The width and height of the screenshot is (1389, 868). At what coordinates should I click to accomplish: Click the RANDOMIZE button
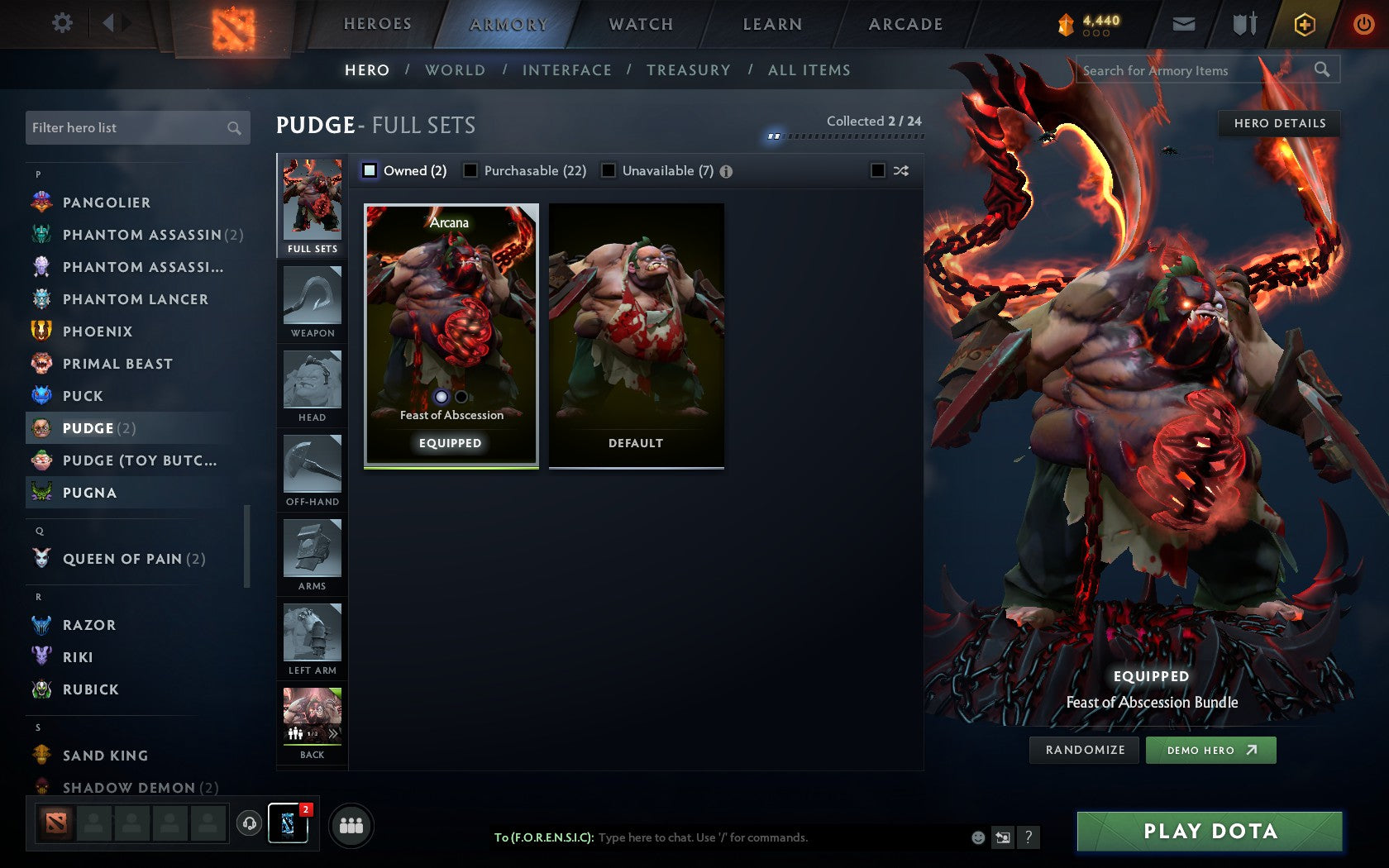1084,750
